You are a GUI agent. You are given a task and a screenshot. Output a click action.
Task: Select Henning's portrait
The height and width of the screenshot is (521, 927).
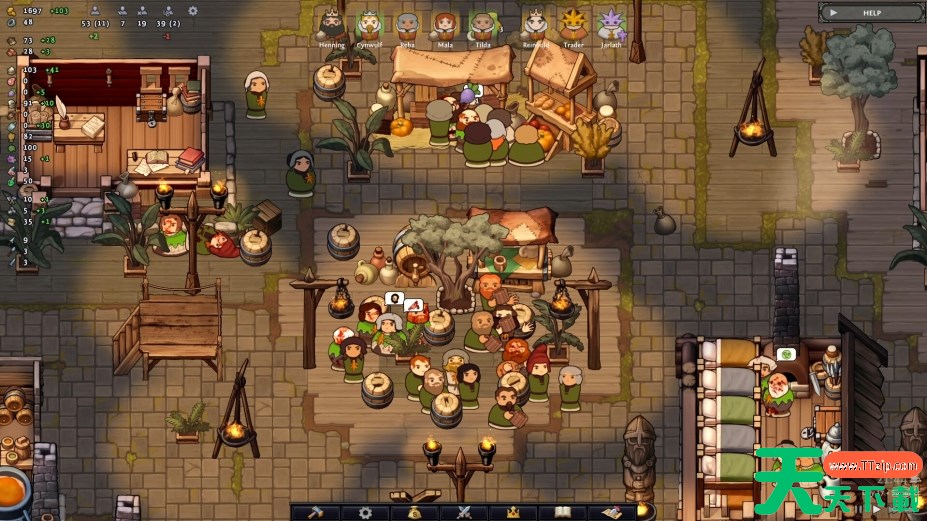332,24
